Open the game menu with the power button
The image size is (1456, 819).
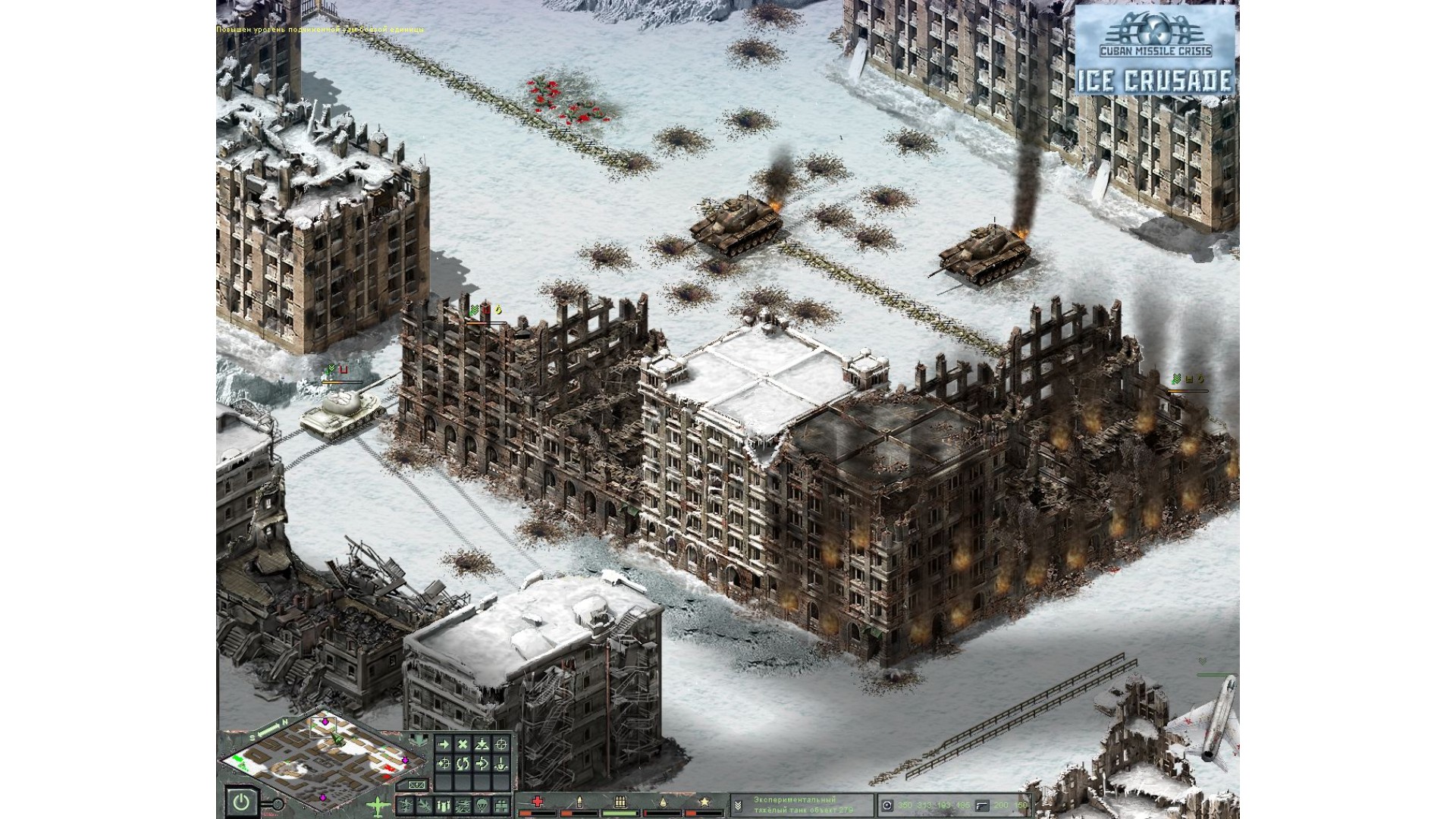coord(241,802)
